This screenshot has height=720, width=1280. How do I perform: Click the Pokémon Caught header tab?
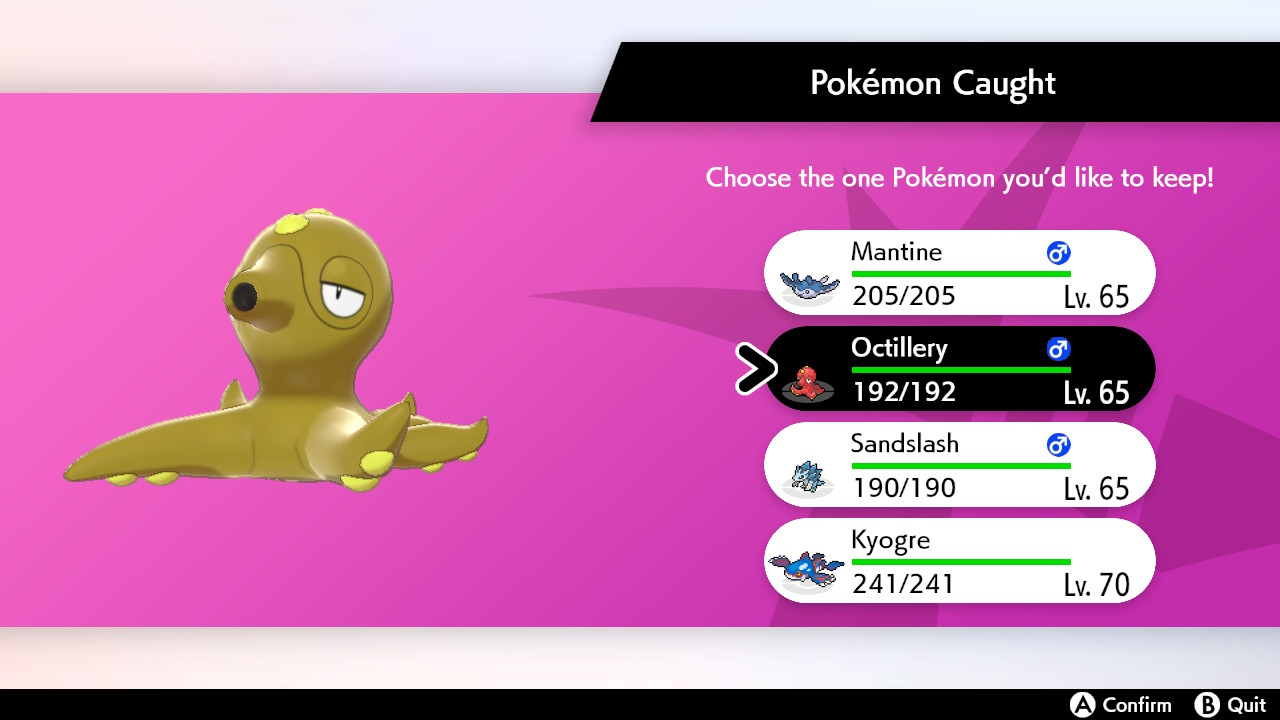click(x=932, y=83)
